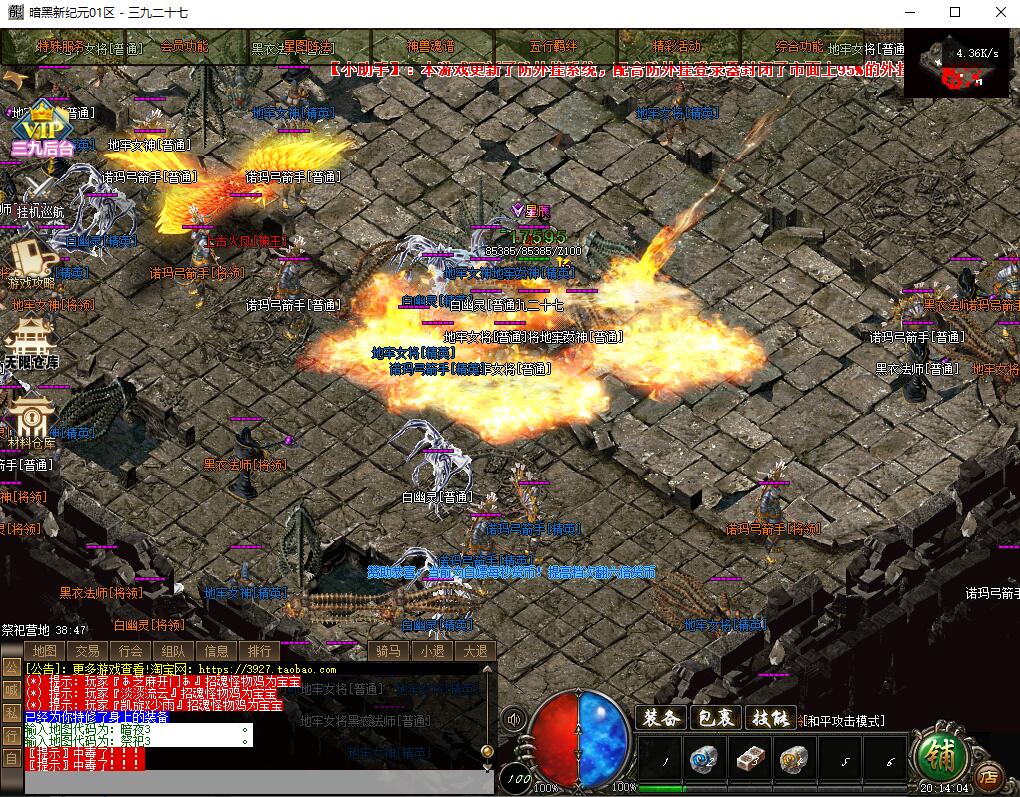Screen dimensions: 1020x797
Task: Close the game window
Action: (1001, 12)
